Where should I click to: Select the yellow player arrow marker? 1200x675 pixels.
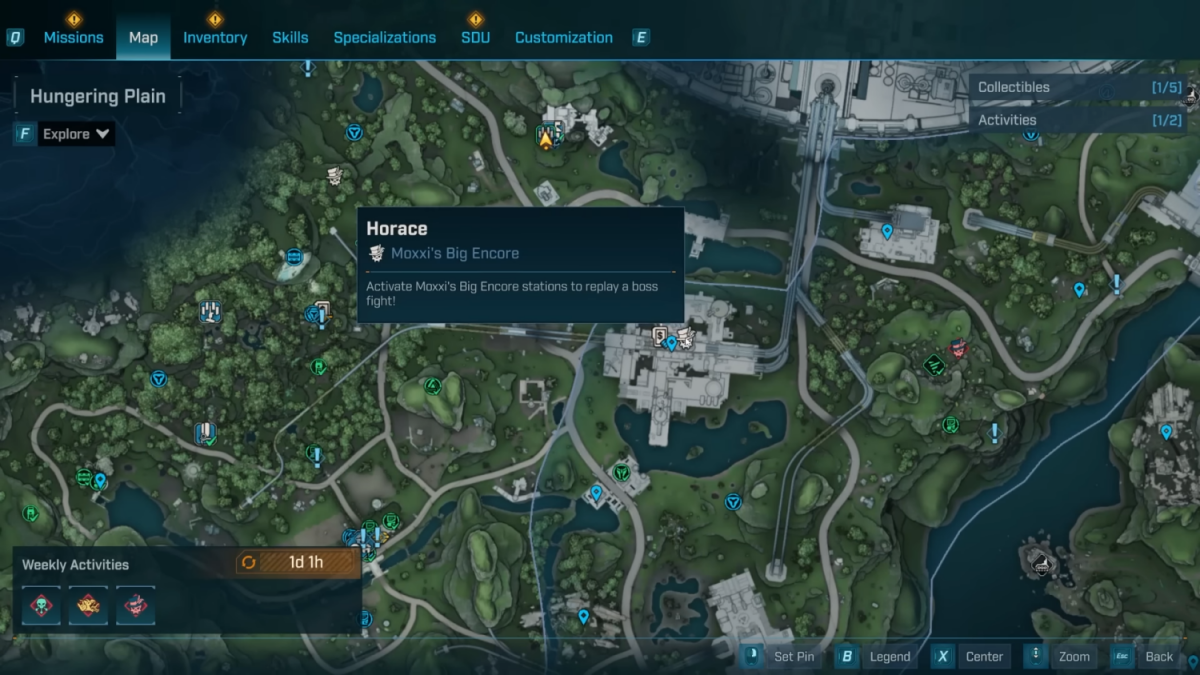click(x=546, y=140)
